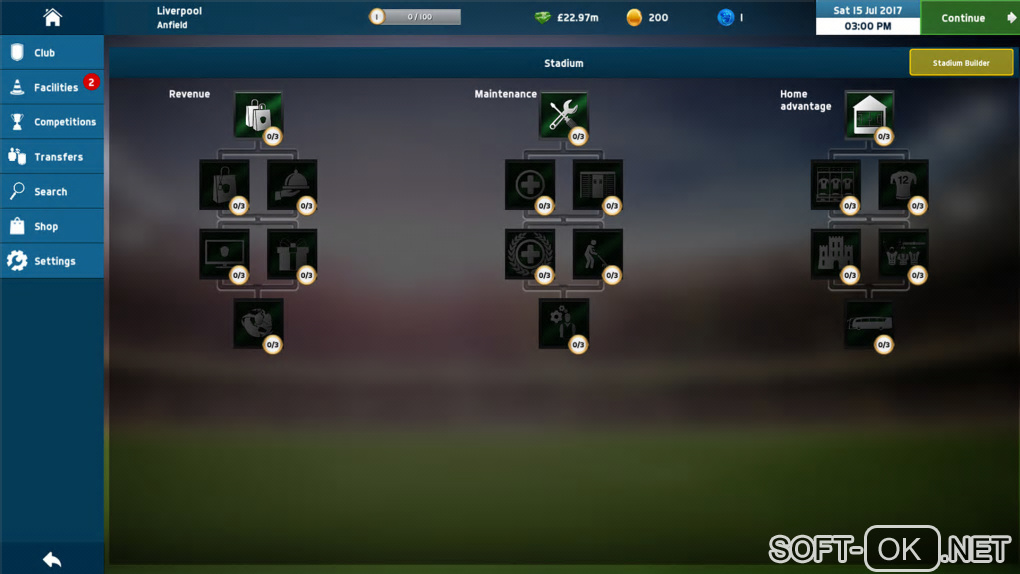1020x574 pixels.
Task: Select the shopping bags Revenue upgrade
Action: point(258,115)
